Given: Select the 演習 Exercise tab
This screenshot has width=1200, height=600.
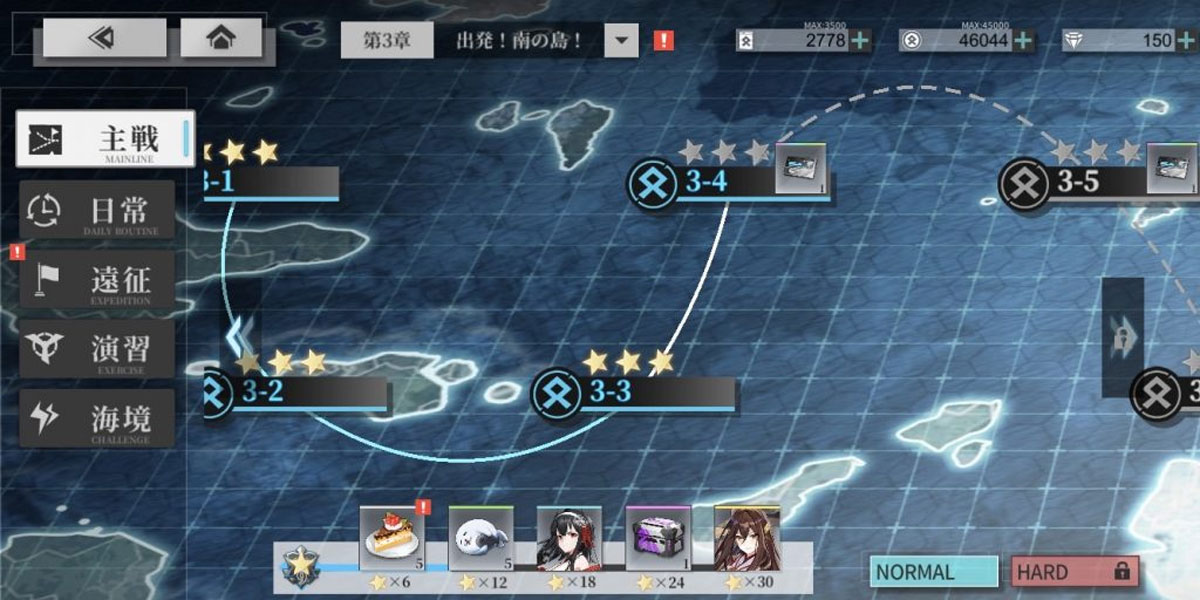Looking at the screenshot, I should (98, 349).
